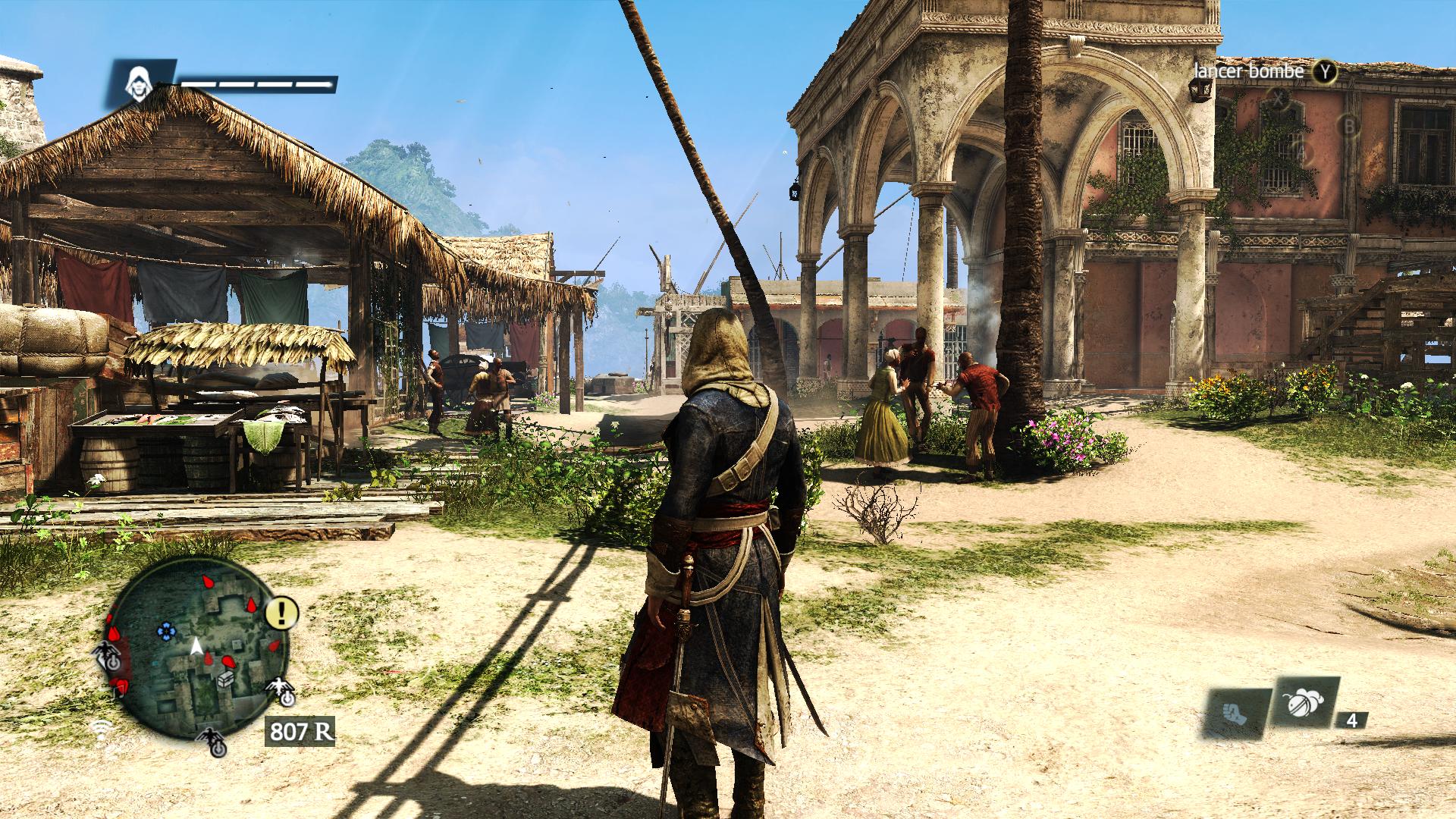The image size is (1456, 819).
Task: Select the yellow exclamation mission marker
Action: [282, 612]
